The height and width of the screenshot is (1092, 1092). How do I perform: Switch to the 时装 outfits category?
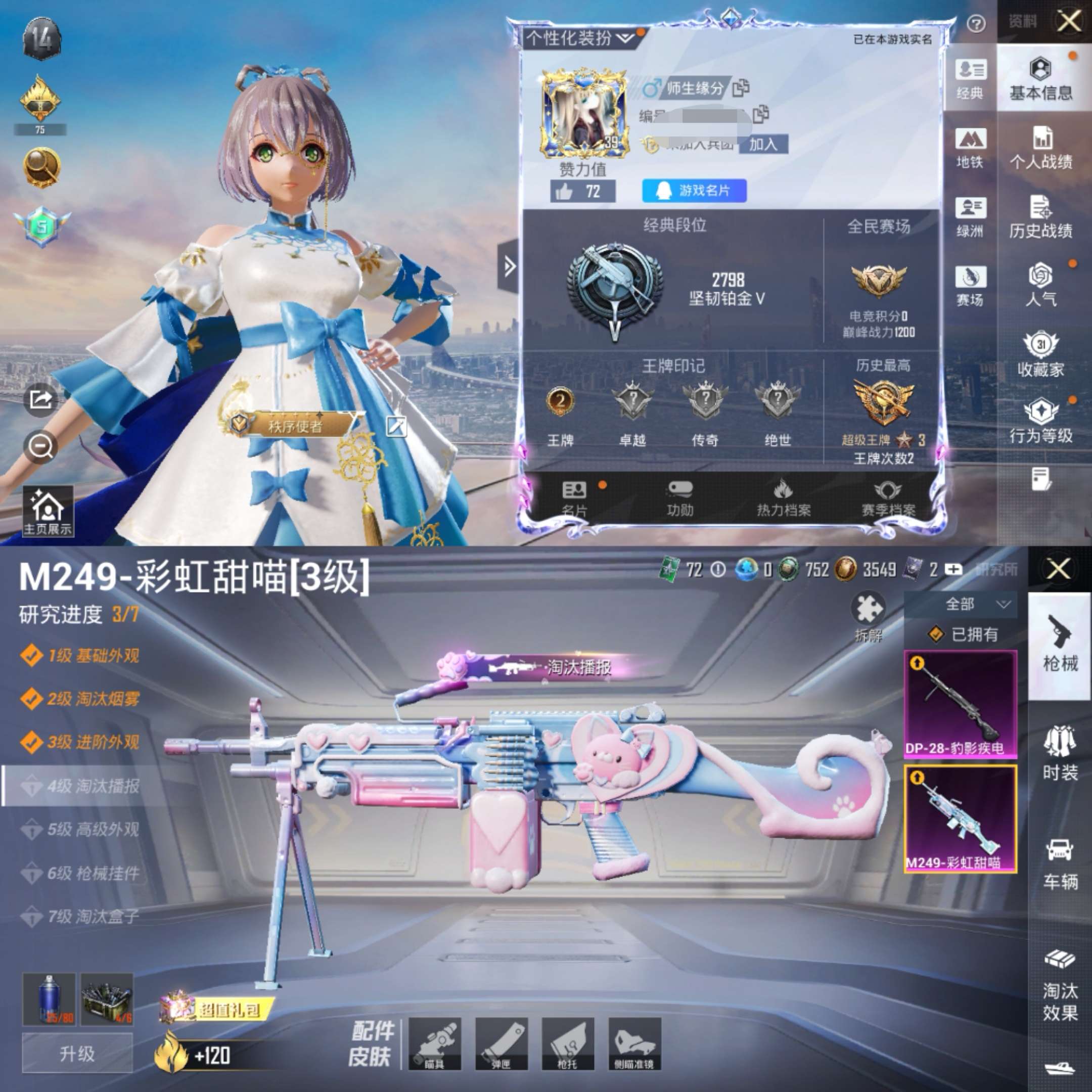tap(1060, 754)
